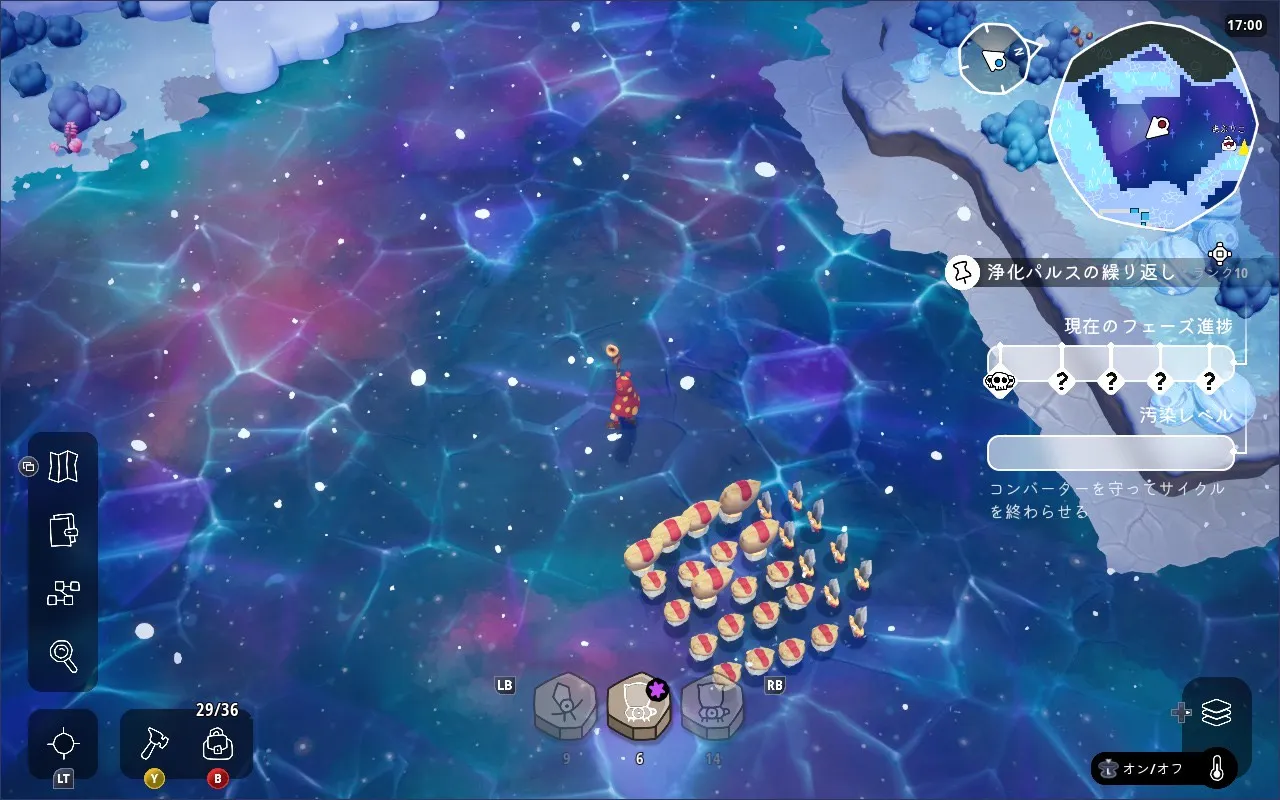1280x800 pixels.
Task: Select the hammer build tool
Action: [x=155, y=744]
